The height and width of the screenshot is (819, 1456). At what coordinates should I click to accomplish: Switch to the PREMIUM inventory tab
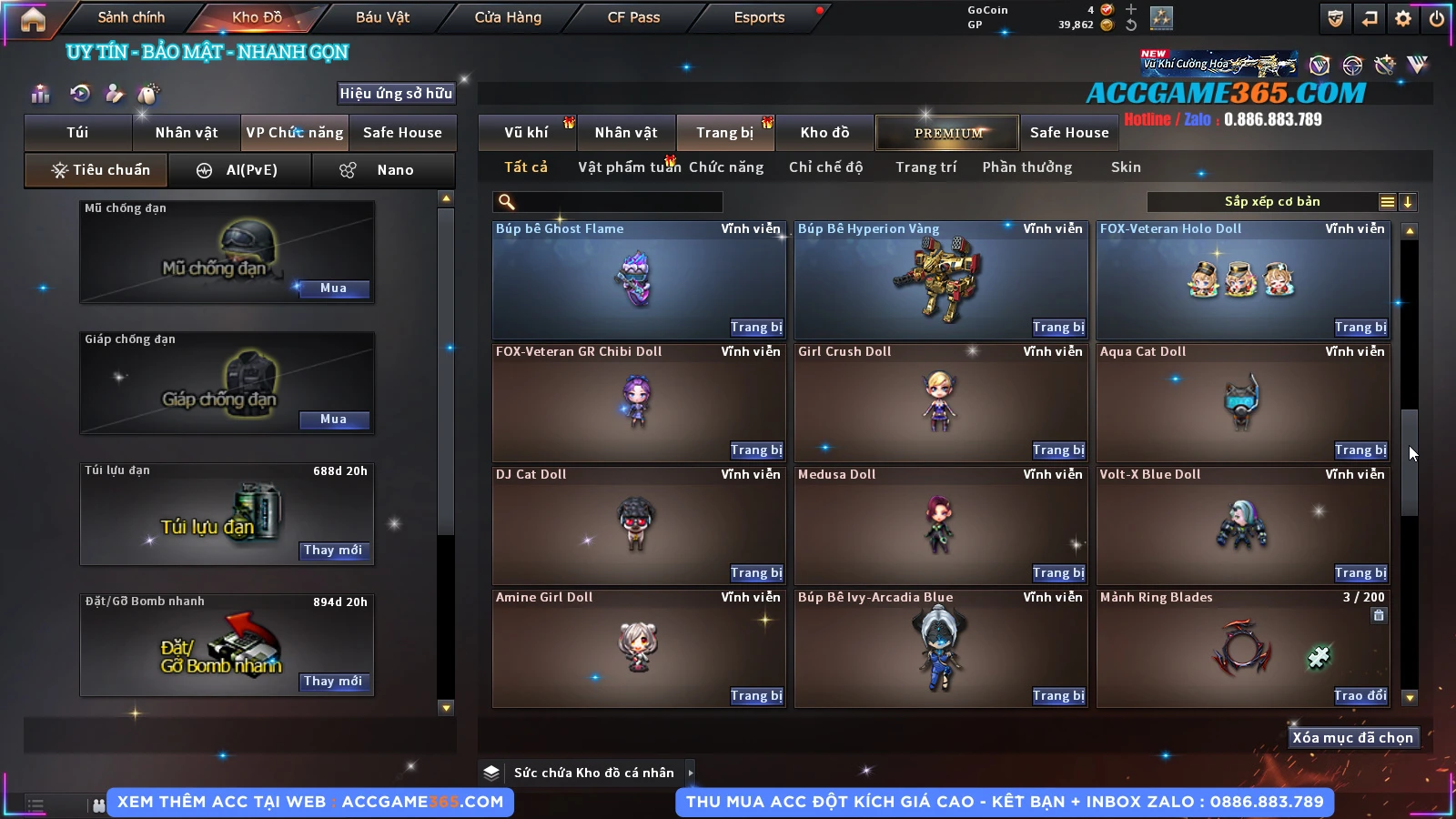click(x=947, y=133)
